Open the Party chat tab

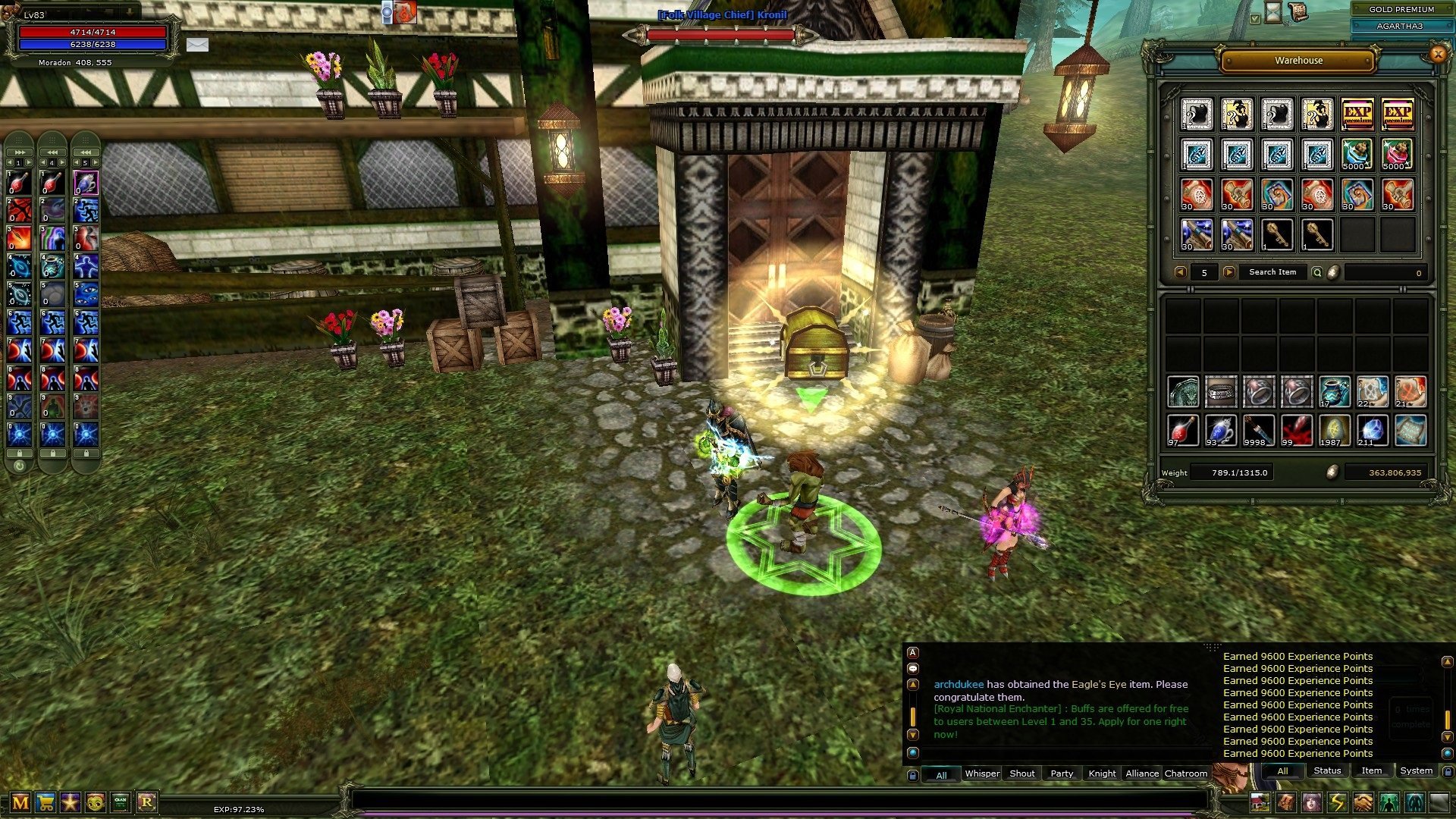point(1062,773)
